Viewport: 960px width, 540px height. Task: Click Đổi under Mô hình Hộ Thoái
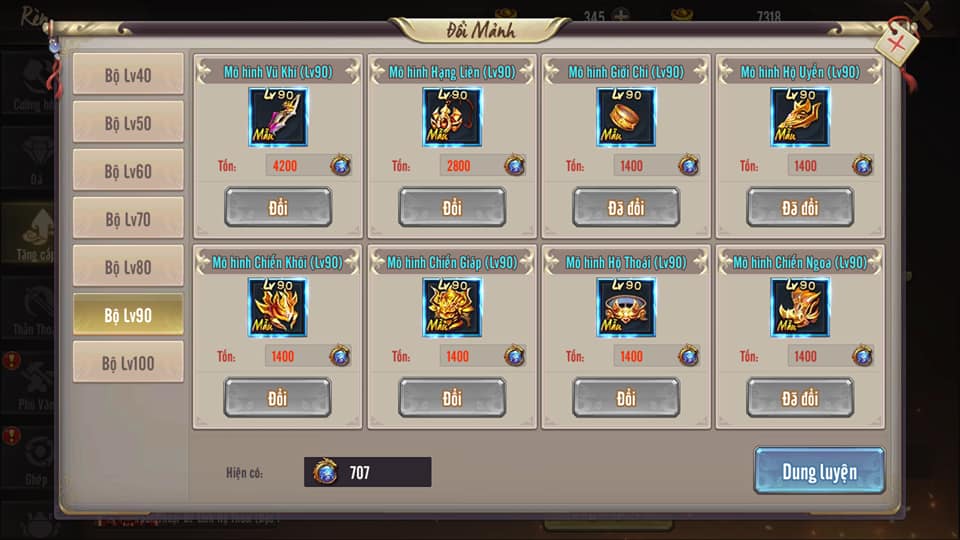pos(626,398)
